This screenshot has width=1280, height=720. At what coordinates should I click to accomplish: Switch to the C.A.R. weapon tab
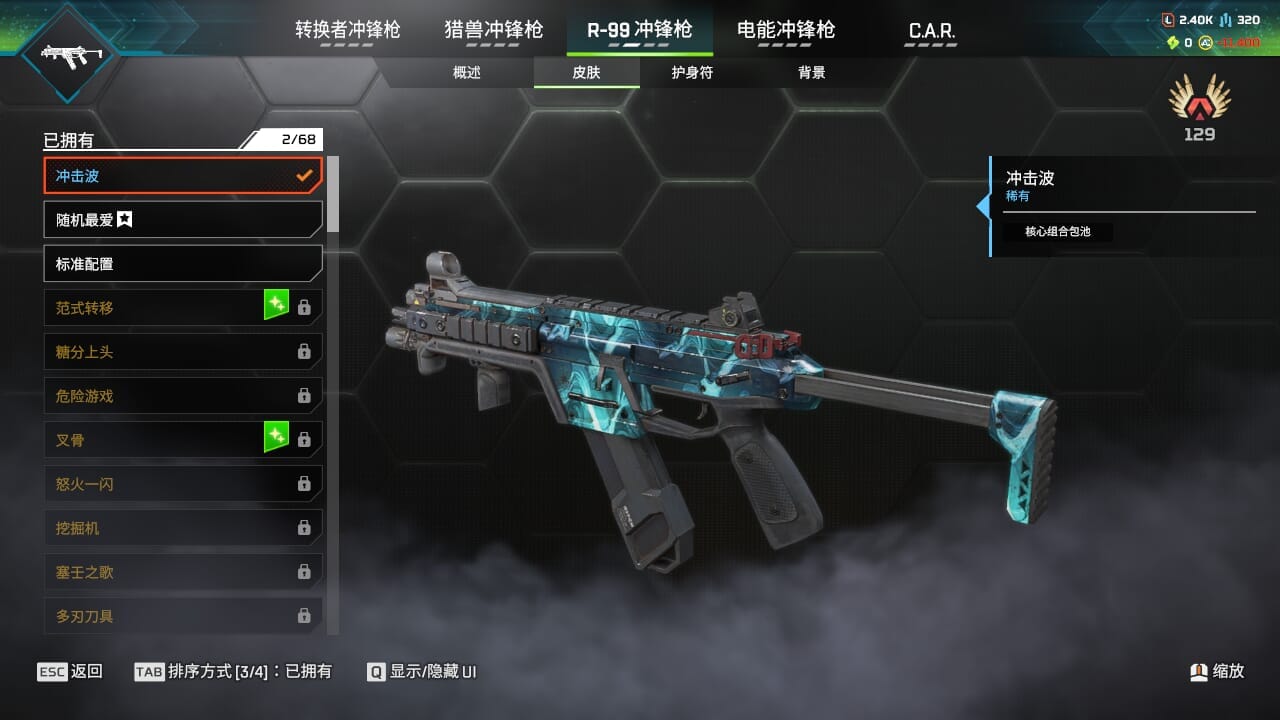[x=931, y=31]
